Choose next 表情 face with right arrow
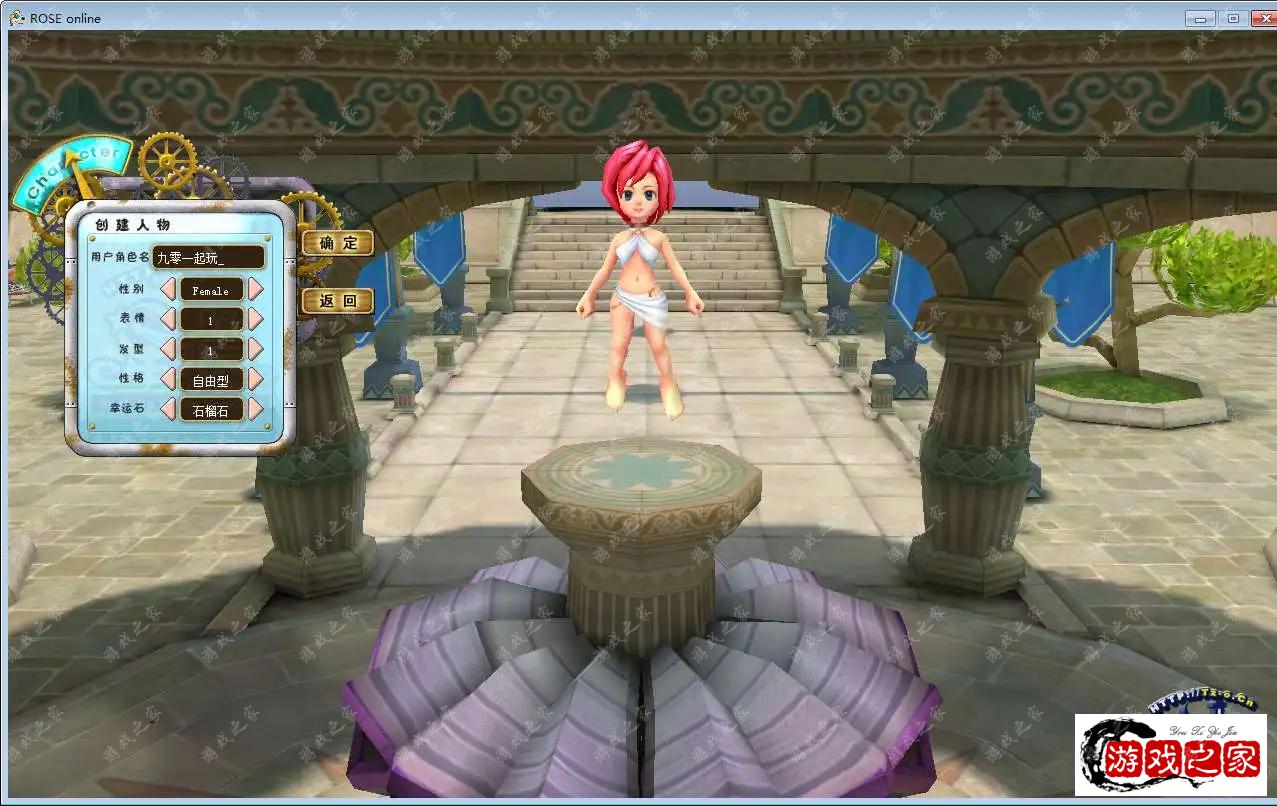 coord(255,320)
